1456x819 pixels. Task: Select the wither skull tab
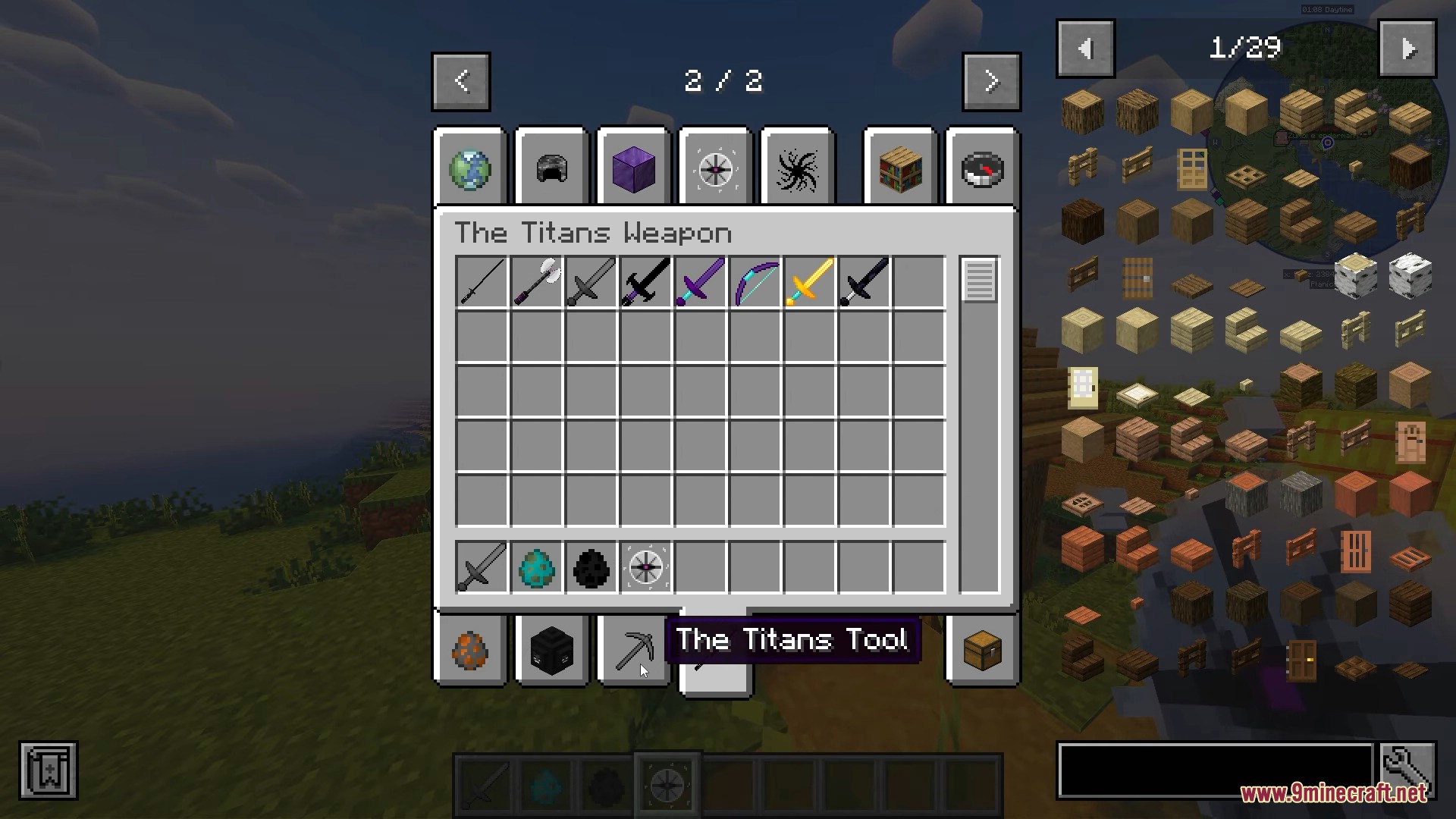(x=551, y=651)
